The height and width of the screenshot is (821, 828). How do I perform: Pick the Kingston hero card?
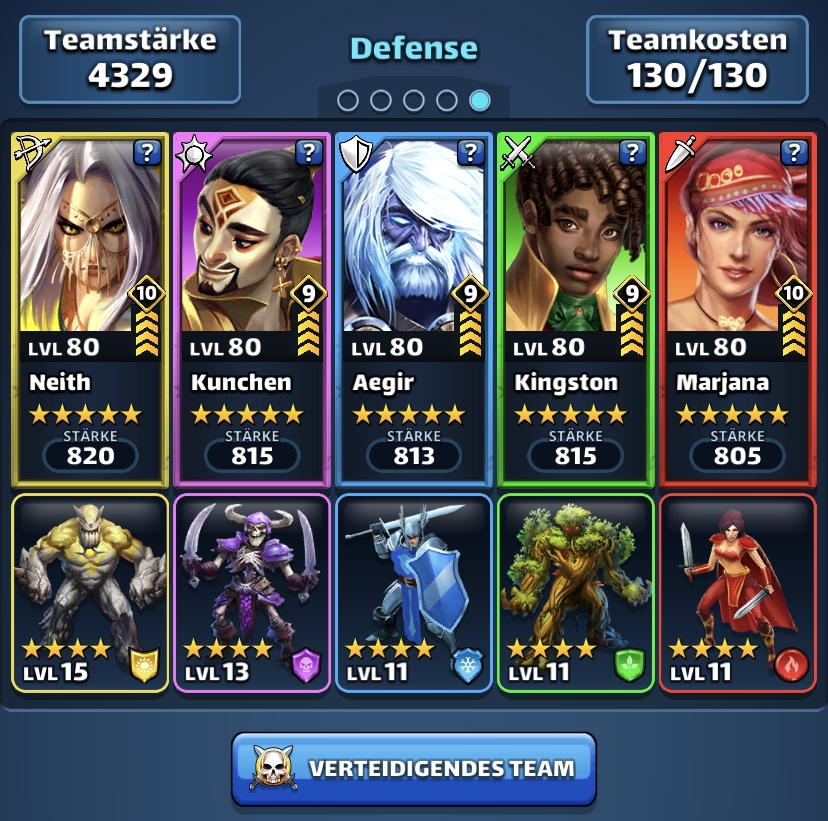point(576,310)
